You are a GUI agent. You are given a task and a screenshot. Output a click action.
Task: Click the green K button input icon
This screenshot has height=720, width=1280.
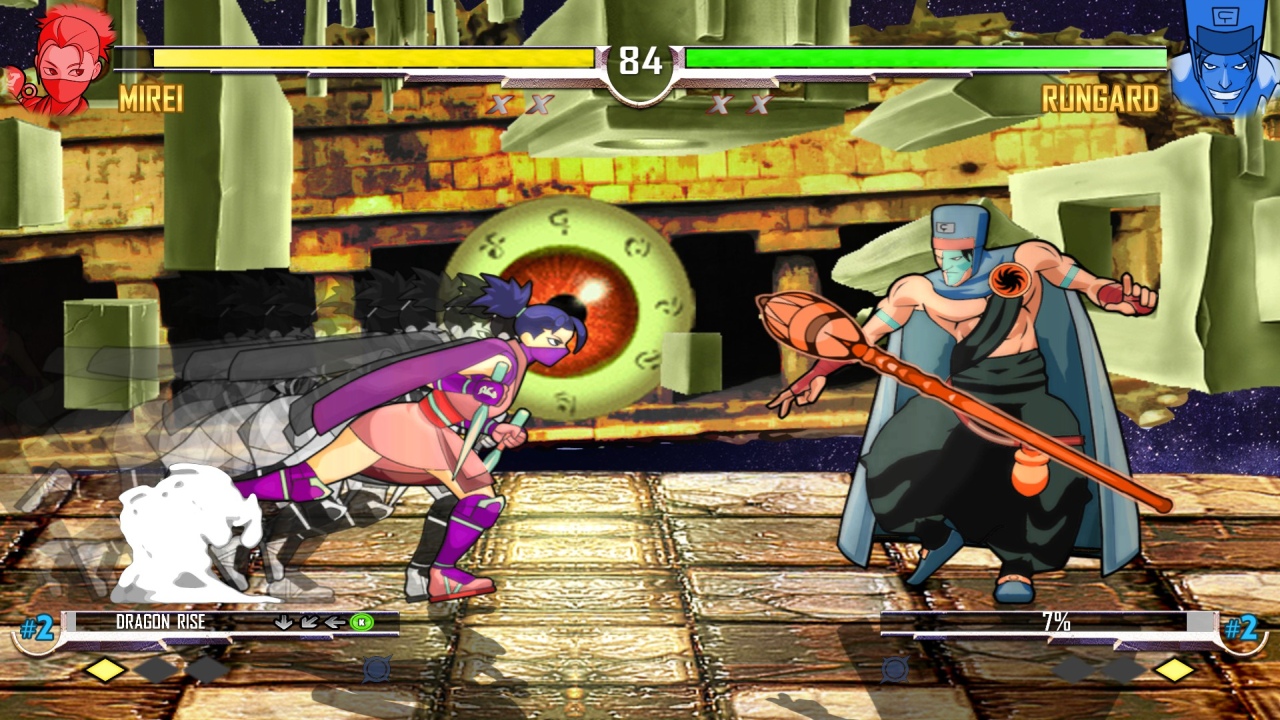coord(361,623)
